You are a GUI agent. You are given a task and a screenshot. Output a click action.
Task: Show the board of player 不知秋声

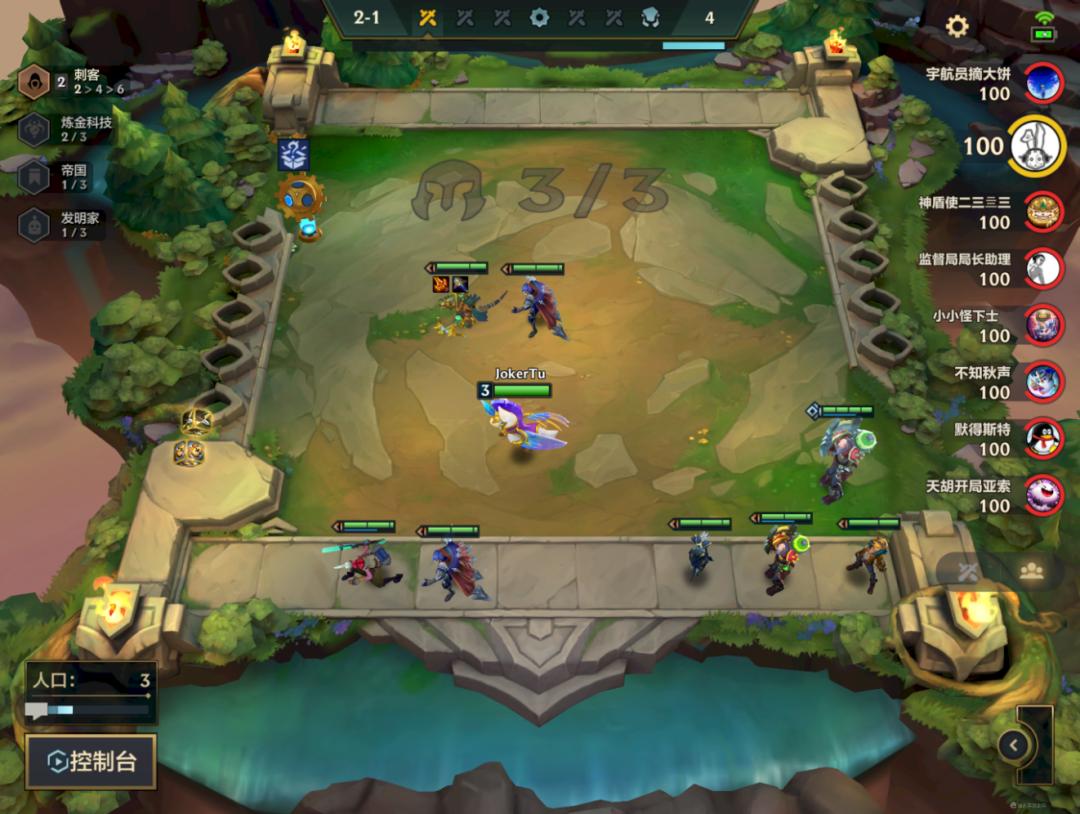tap(1044, 381)
